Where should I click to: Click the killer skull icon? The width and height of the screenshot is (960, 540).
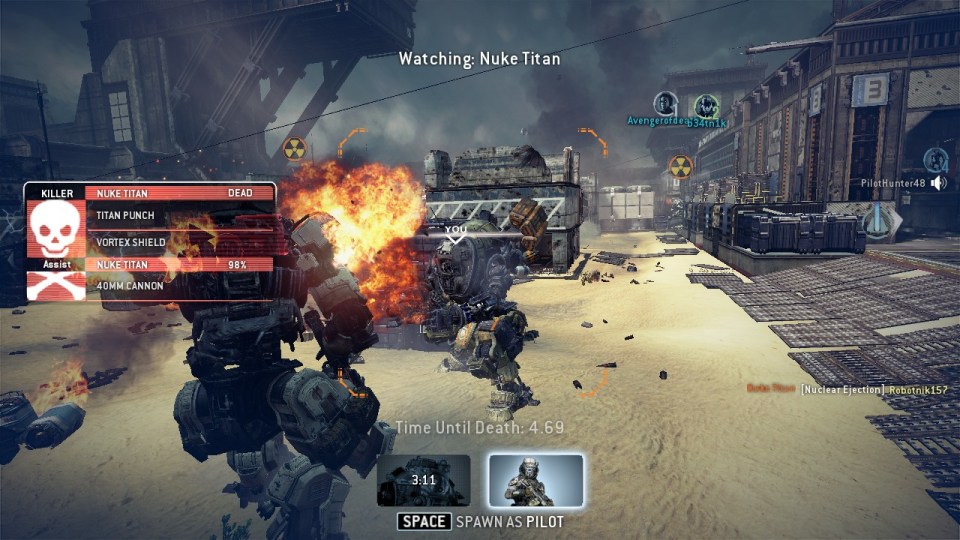point(55,228)
